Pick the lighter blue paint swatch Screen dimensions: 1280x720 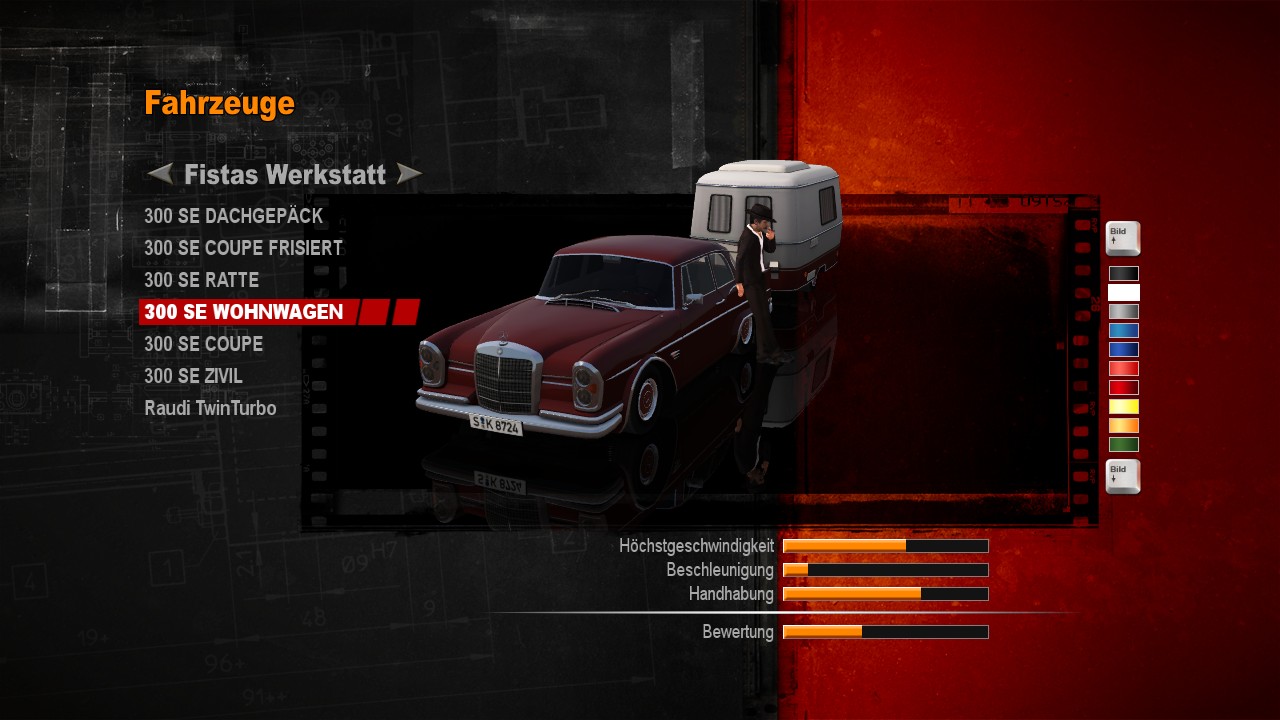click(1123, 331)
